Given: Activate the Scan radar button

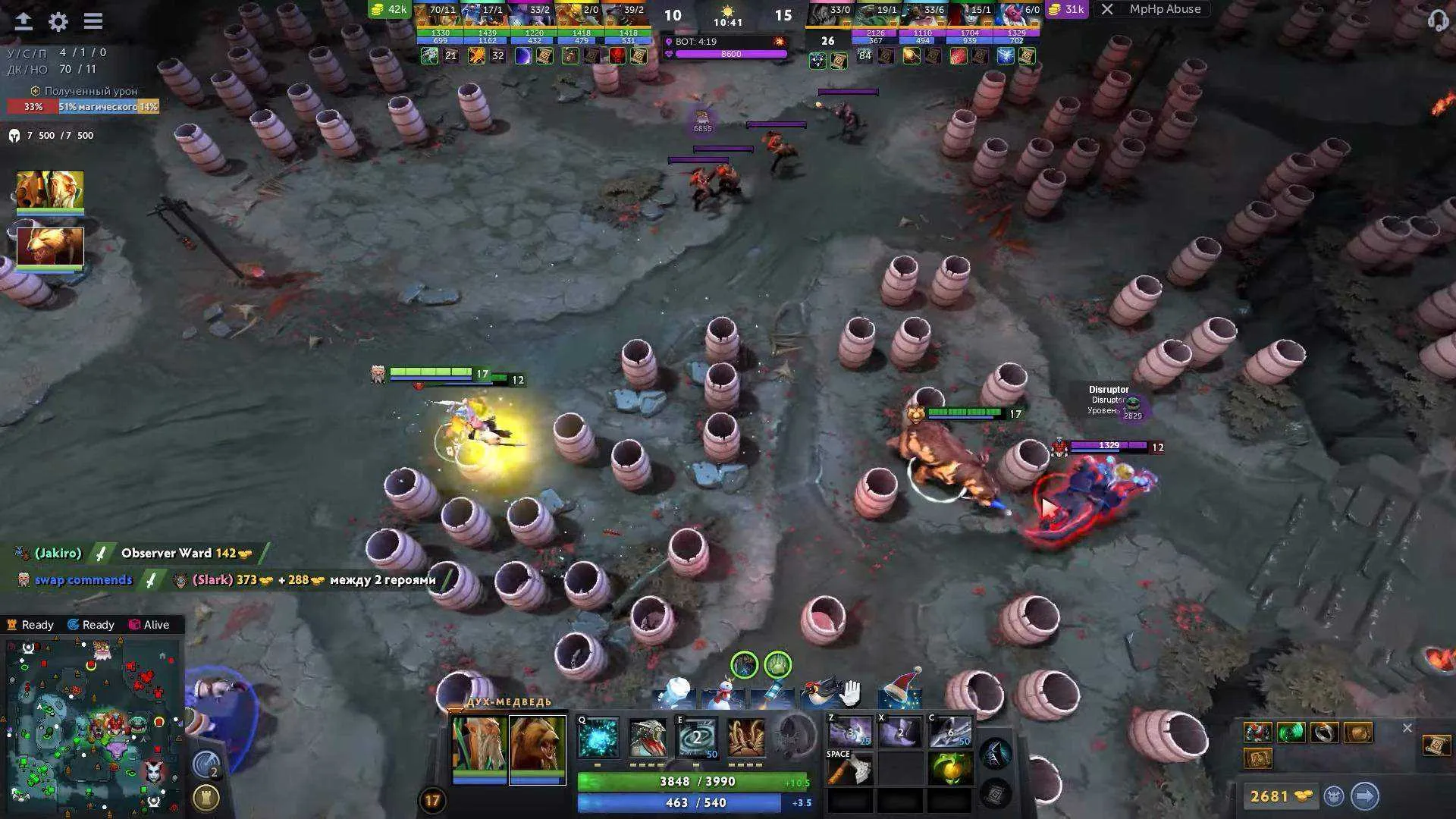Looking at the screenshot, I should (x=206, y=765).
